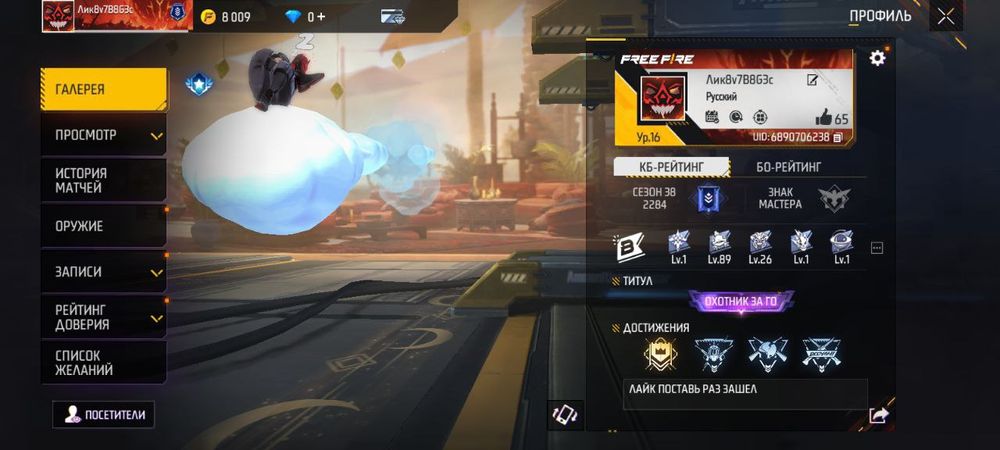The height and width of the screenshot is (450, 1000).
Task: Open Рейтинг доверия
Action: click(x=103, y=317)
